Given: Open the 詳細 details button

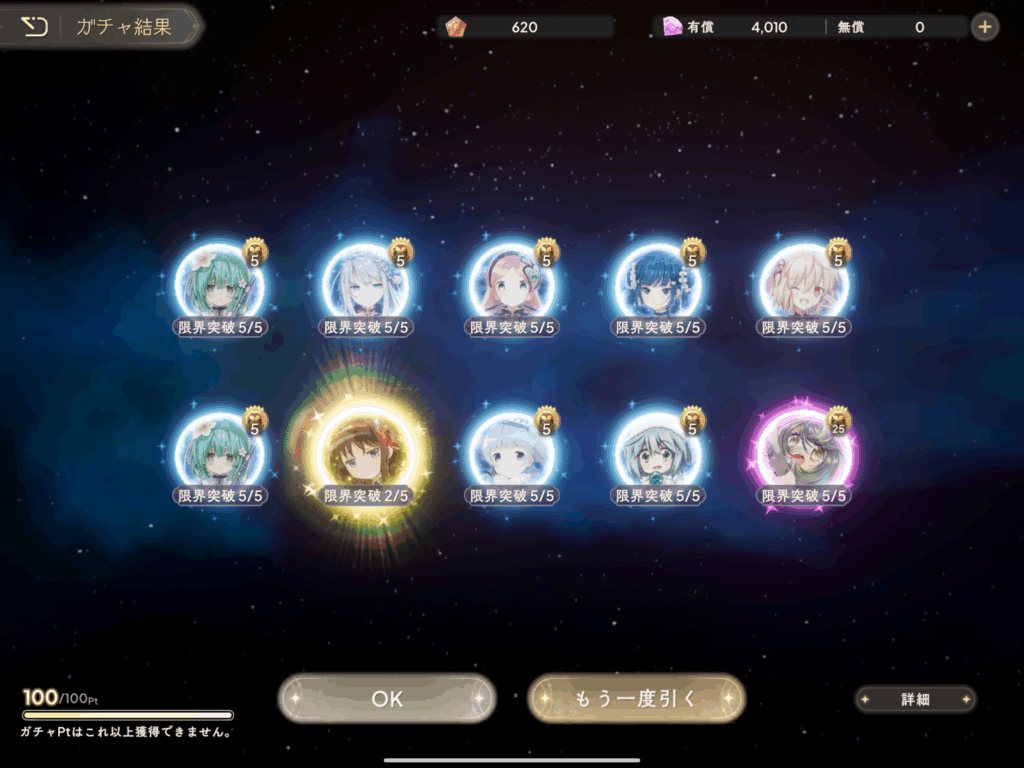Looking at the screenshot, I should [915, 700].
